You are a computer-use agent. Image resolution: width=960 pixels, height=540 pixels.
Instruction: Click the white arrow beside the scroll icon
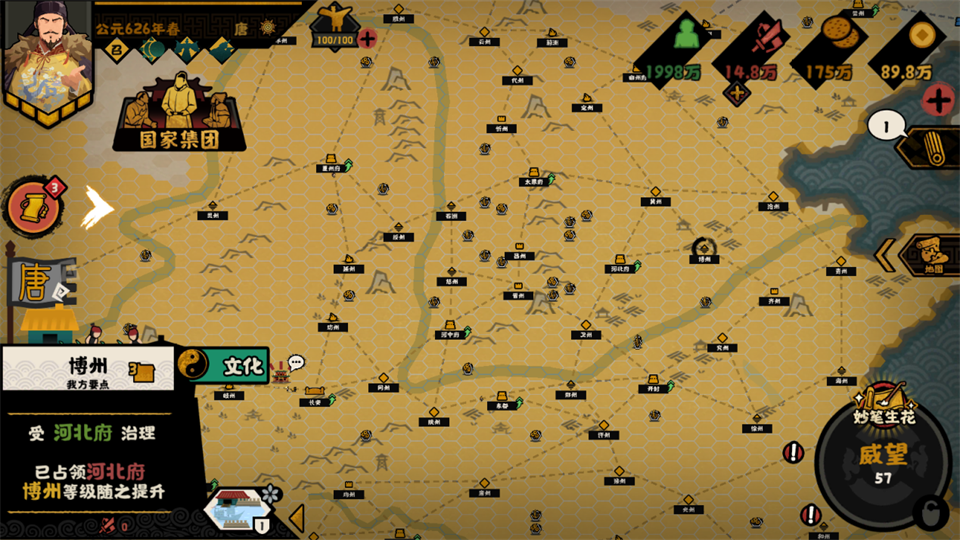click(x=98, y=205)
